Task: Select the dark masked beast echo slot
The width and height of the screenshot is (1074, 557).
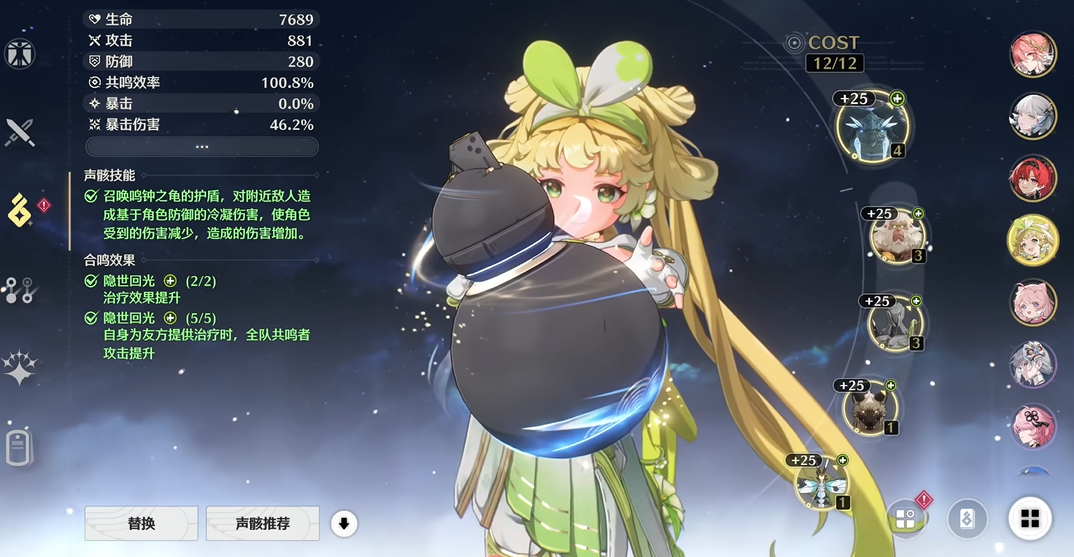Action: tap(868, 408)
